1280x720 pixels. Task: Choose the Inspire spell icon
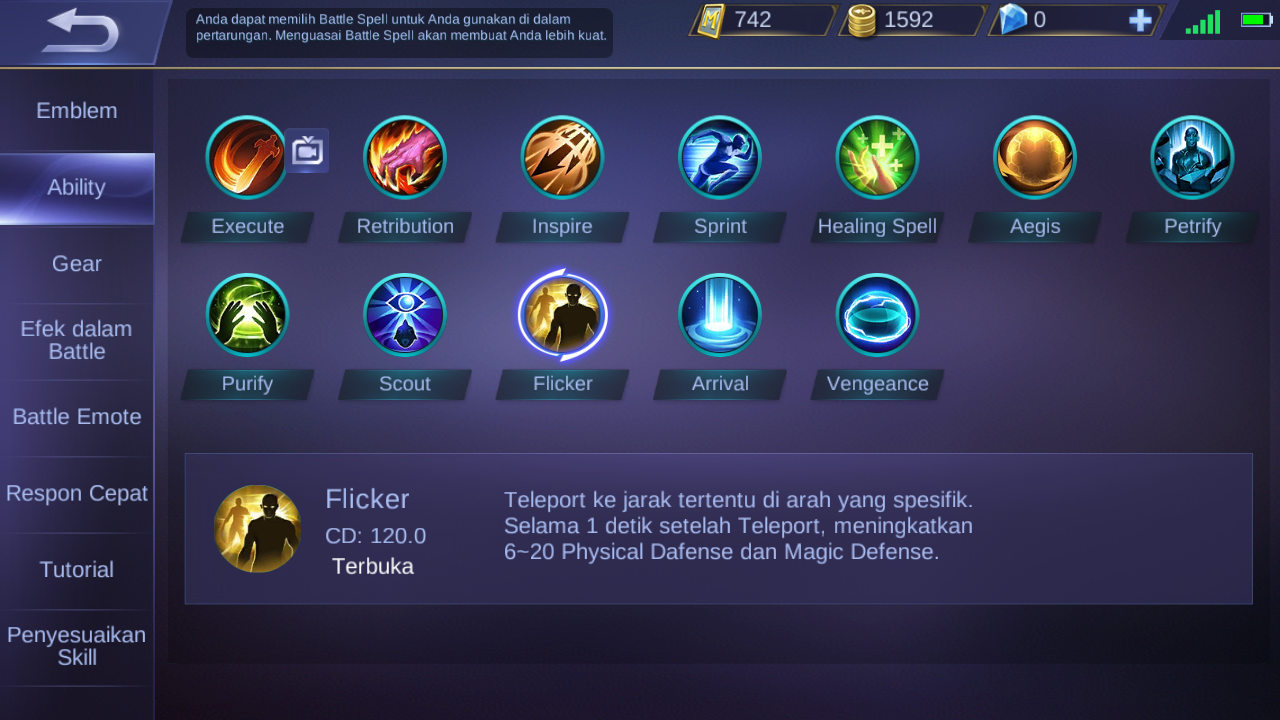(562, 157)
